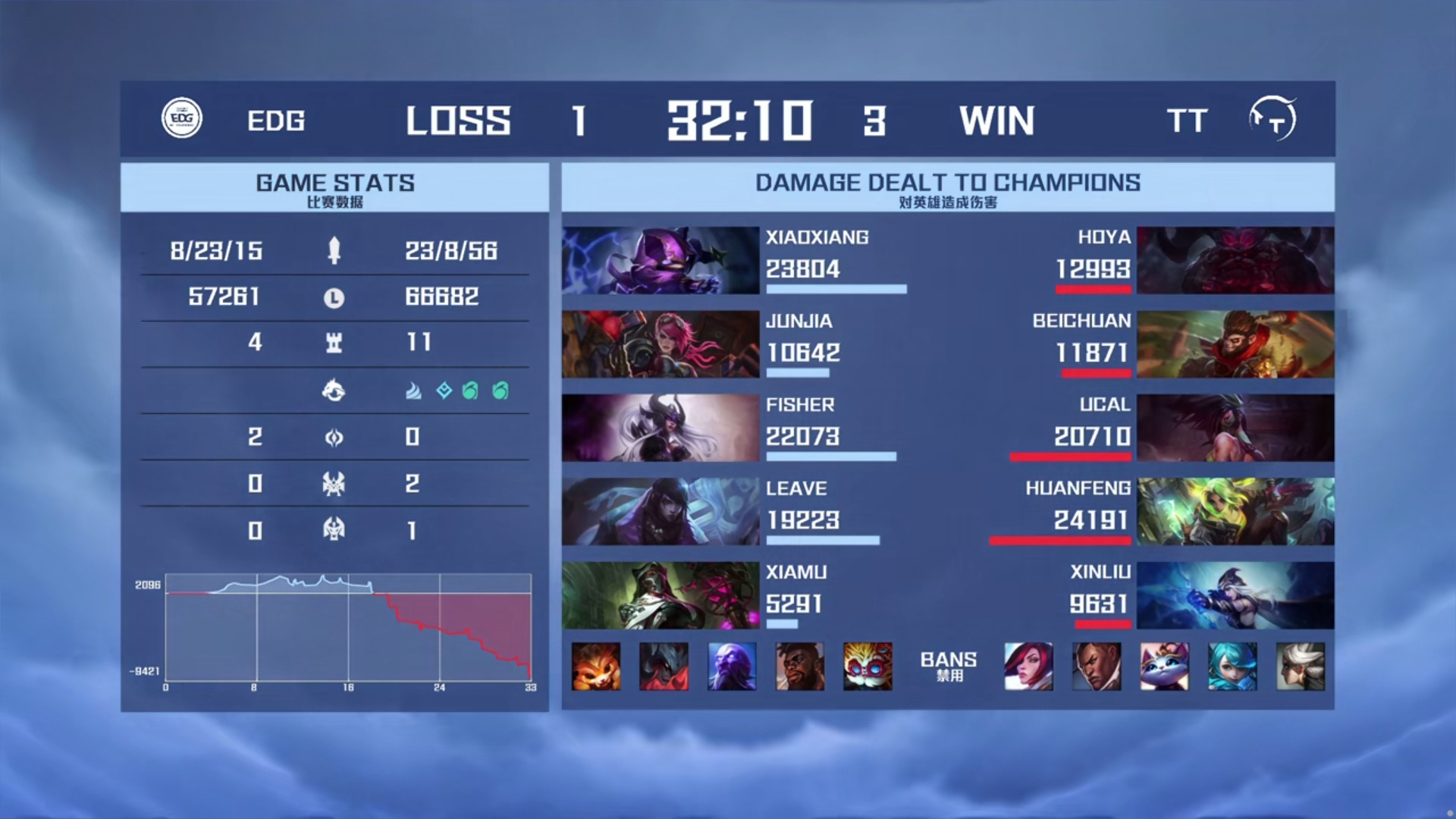Click the gold earned clock icon

tap(336, 297)
